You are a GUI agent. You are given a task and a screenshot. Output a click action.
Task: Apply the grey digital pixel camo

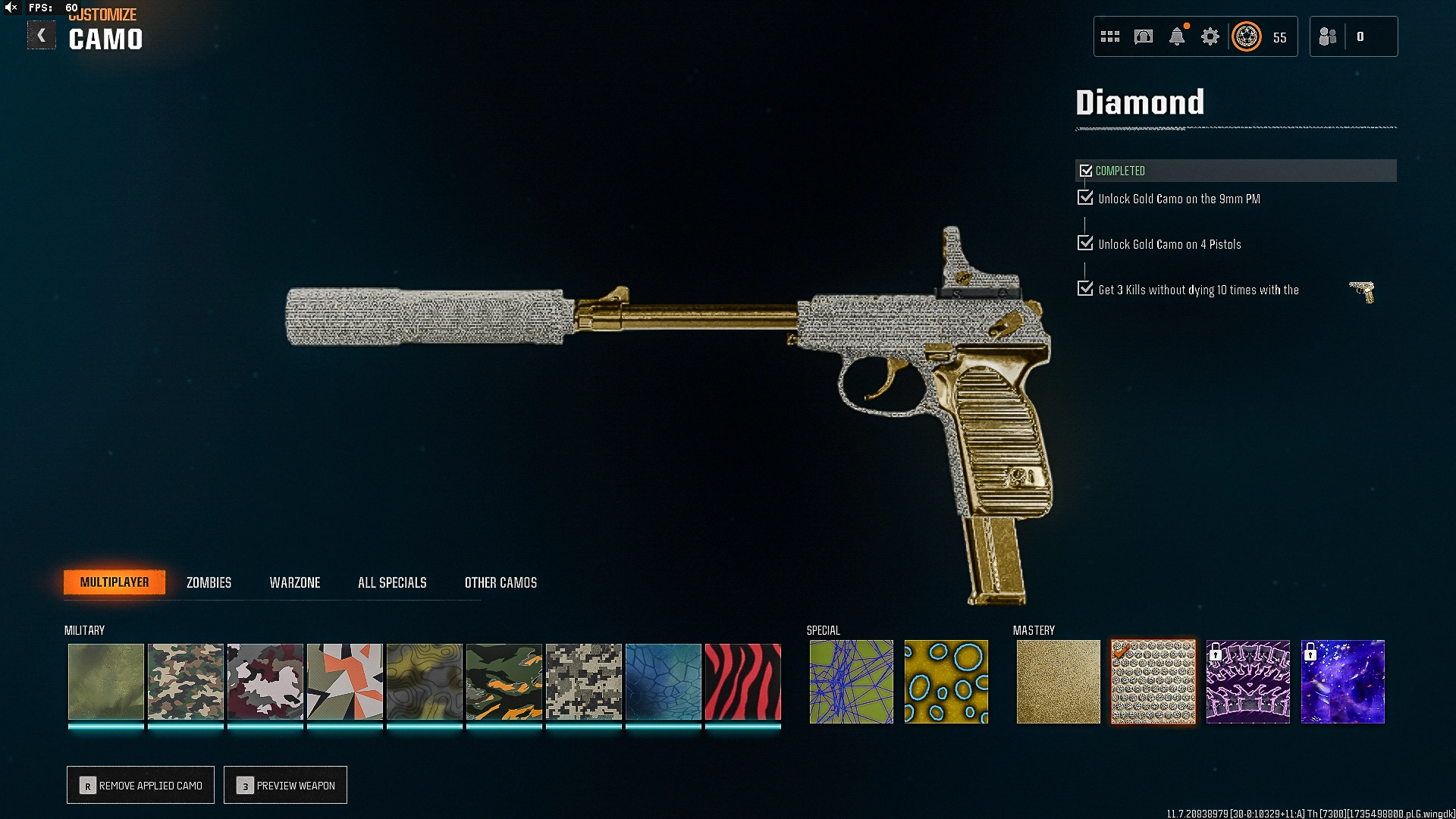point(584,681)
